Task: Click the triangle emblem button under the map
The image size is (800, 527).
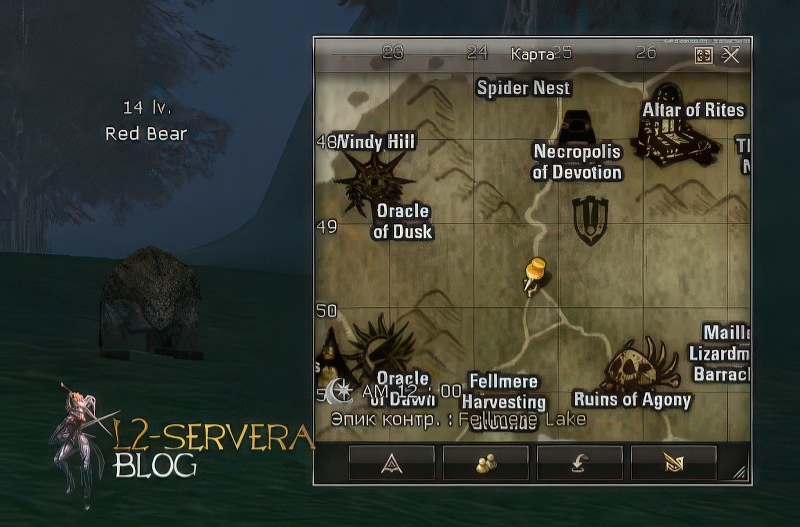Action: (x=391, y=462)
